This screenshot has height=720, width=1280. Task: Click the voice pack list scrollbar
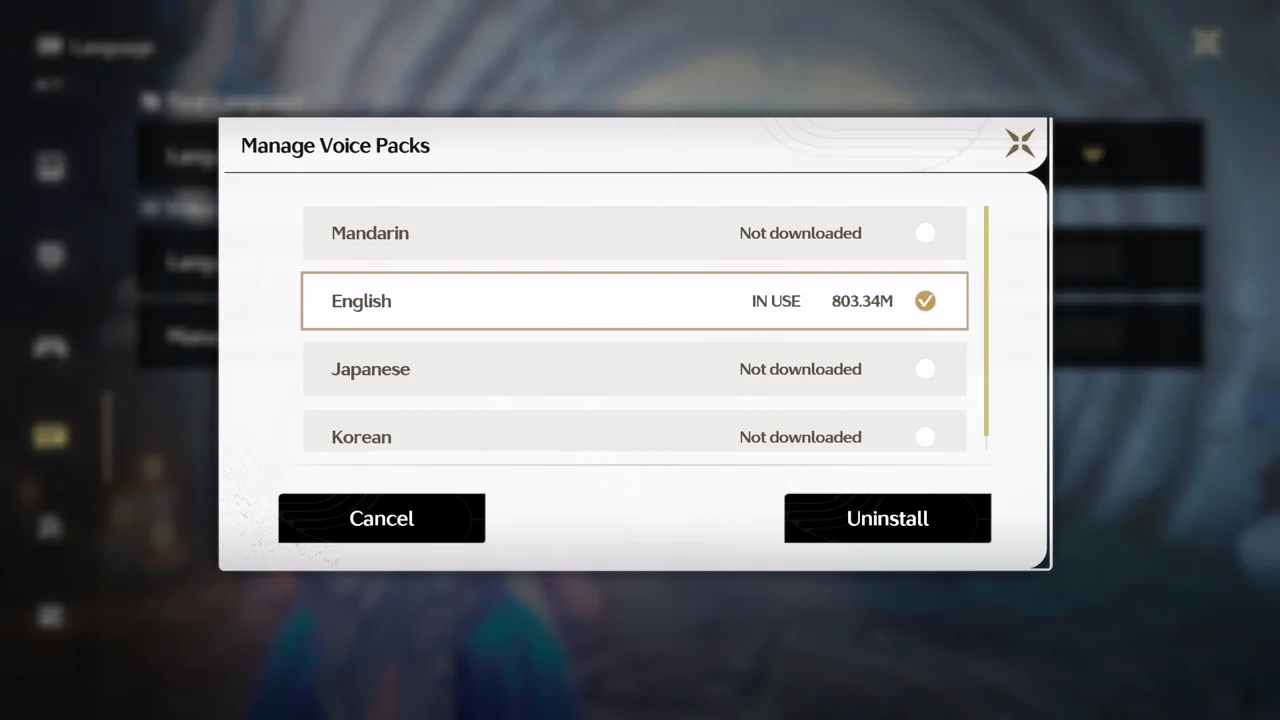986,320
